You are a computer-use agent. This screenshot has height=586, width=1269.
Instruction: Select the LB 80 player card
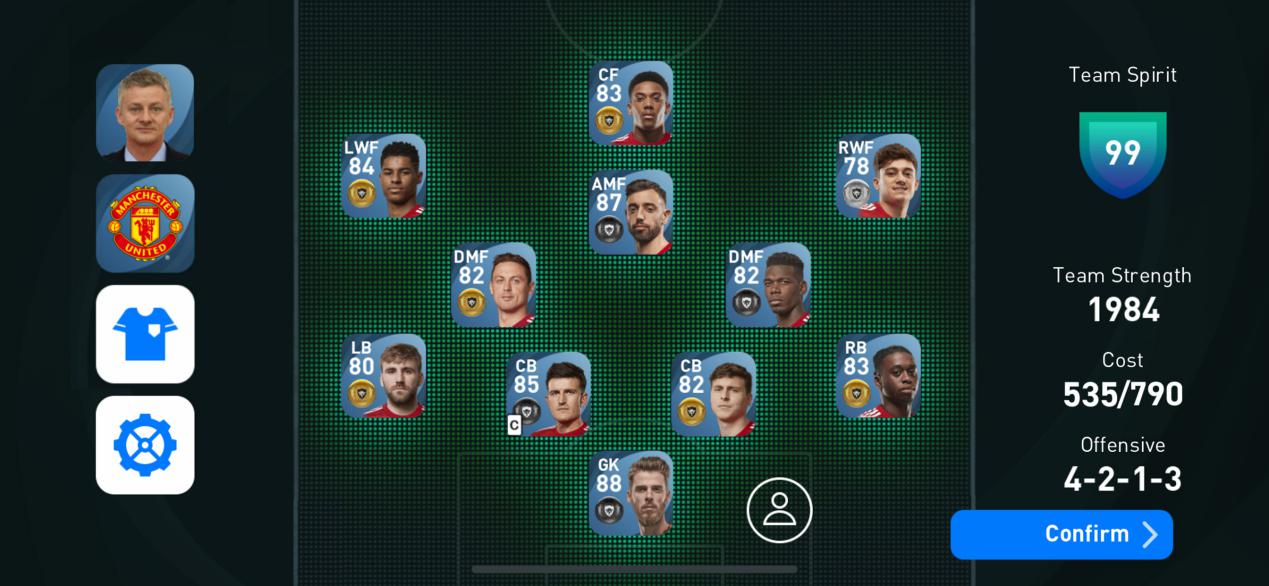pos(383,376)
